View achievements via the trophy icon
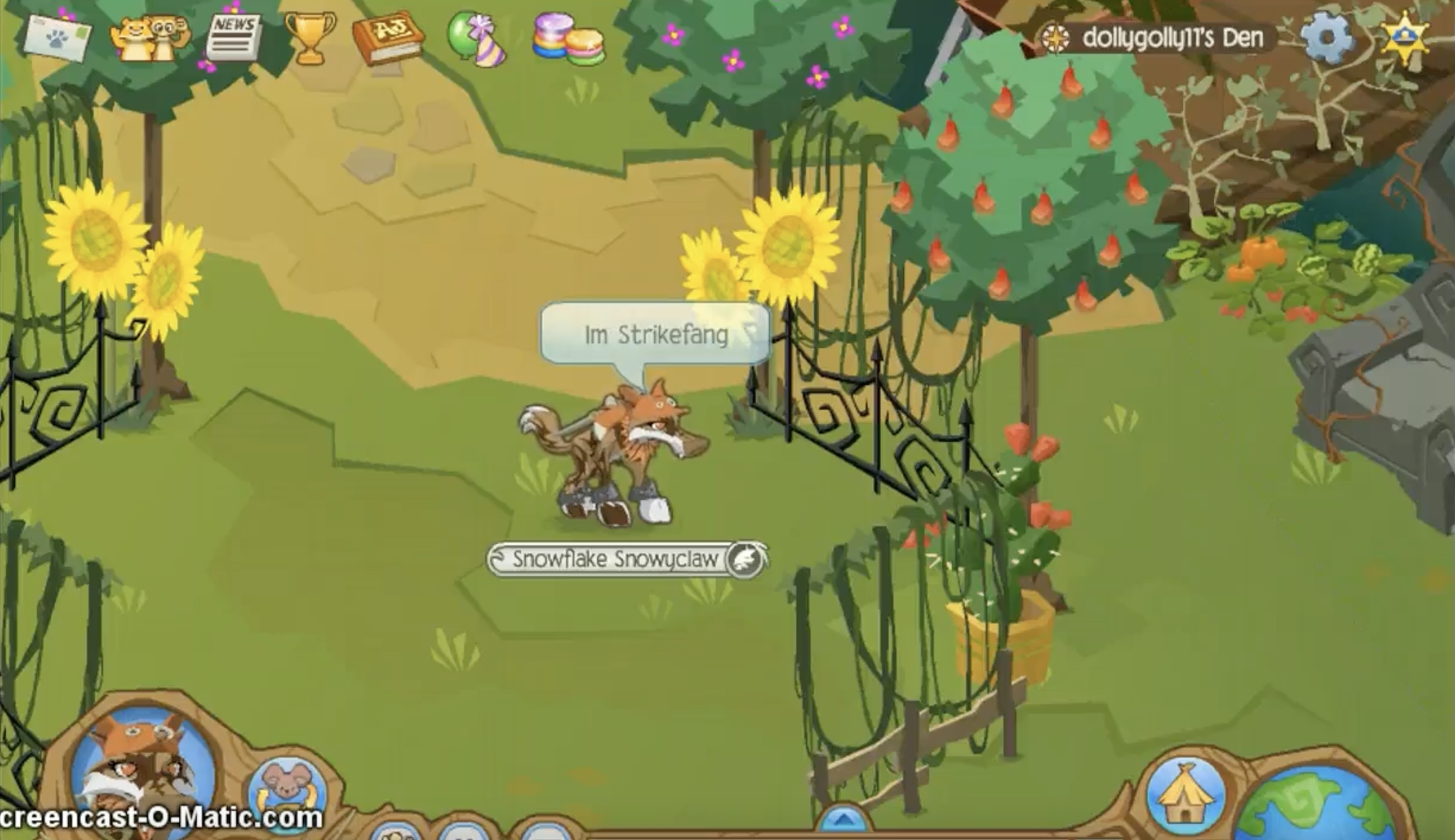Image resolution: width=1455 pixels, height=840 pixels. click(310, 40)
